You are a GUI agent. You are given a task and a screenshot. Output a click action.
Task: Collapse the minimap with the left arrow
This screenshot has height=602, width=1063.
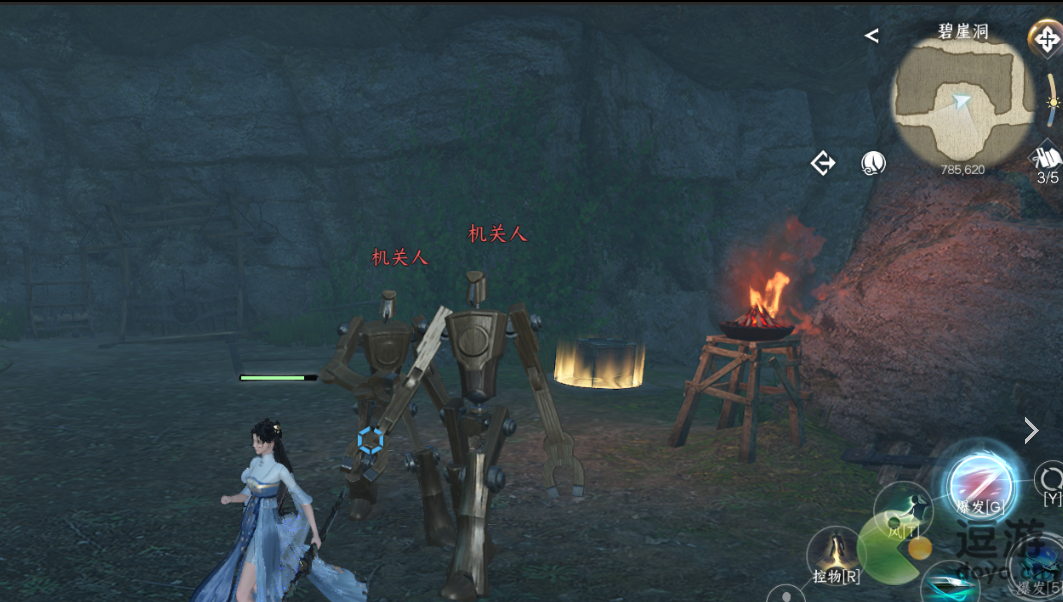coord(872,36)
